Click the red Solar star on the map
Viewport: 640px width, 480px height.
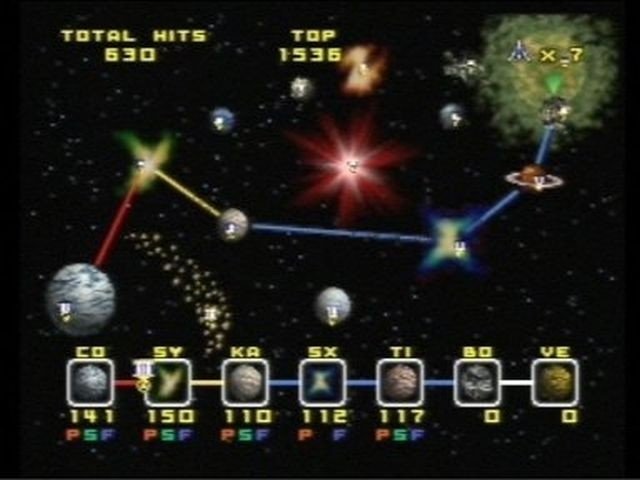tap(350, 164)
